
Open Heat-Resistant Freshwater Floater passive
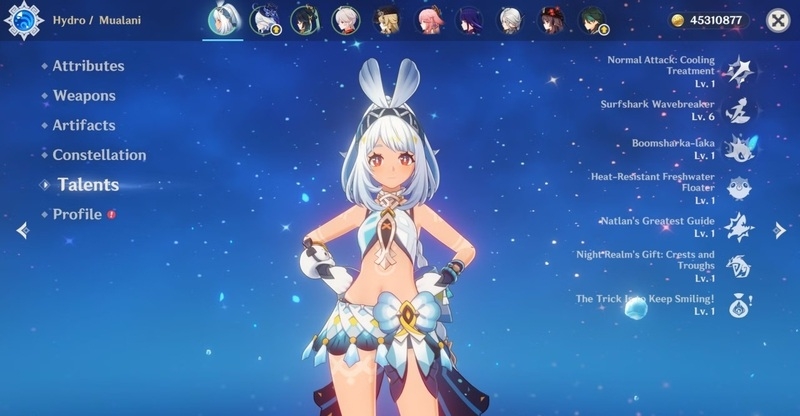point(739,187)
